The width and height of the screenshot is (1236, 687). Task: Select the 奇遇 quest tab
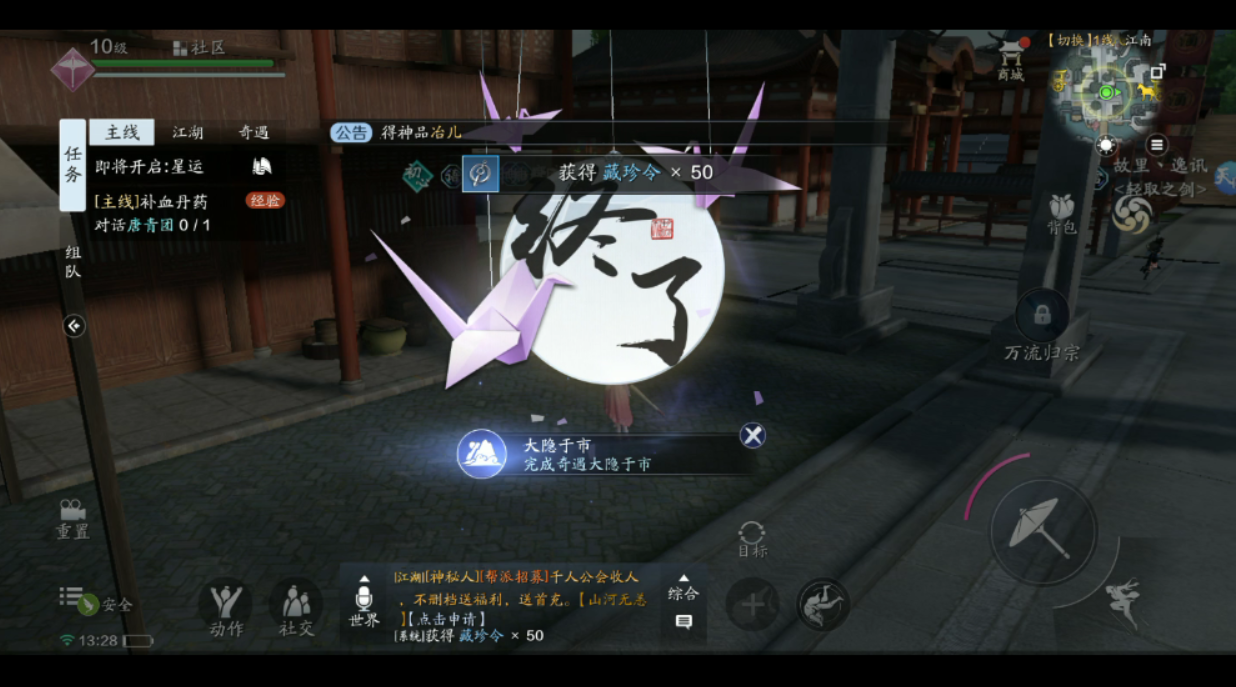click(253, 132)
